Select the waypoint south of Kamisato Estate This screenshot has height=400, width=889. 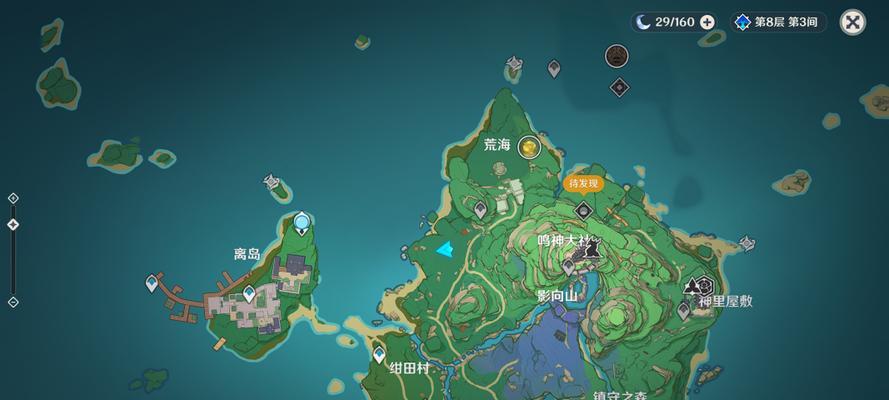pos(683,310)
